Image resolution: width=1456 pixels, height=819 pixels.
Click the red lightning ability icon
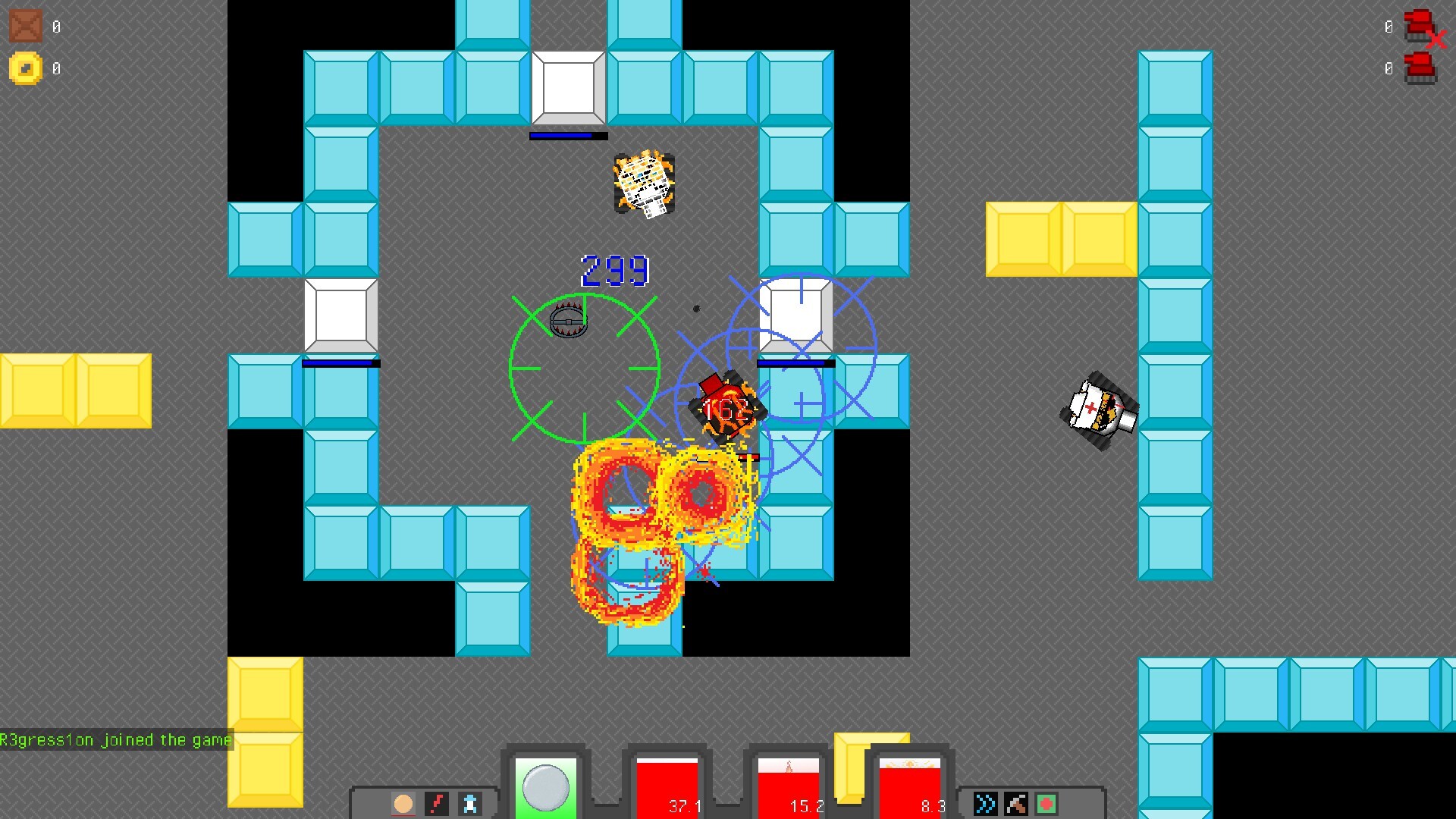[437, 803]
